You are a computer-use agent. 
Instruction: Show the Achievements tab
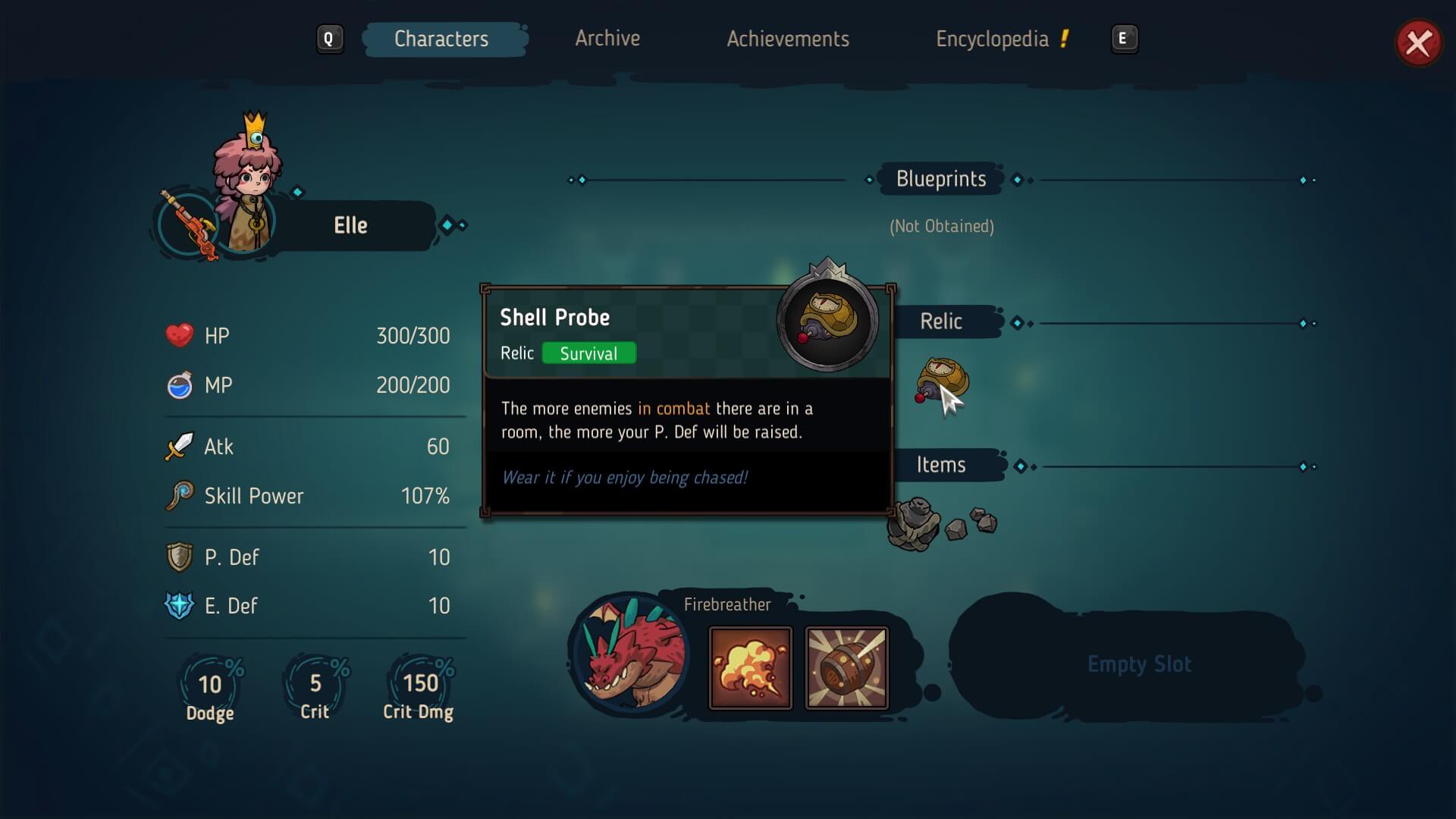(x=788, y=39)
